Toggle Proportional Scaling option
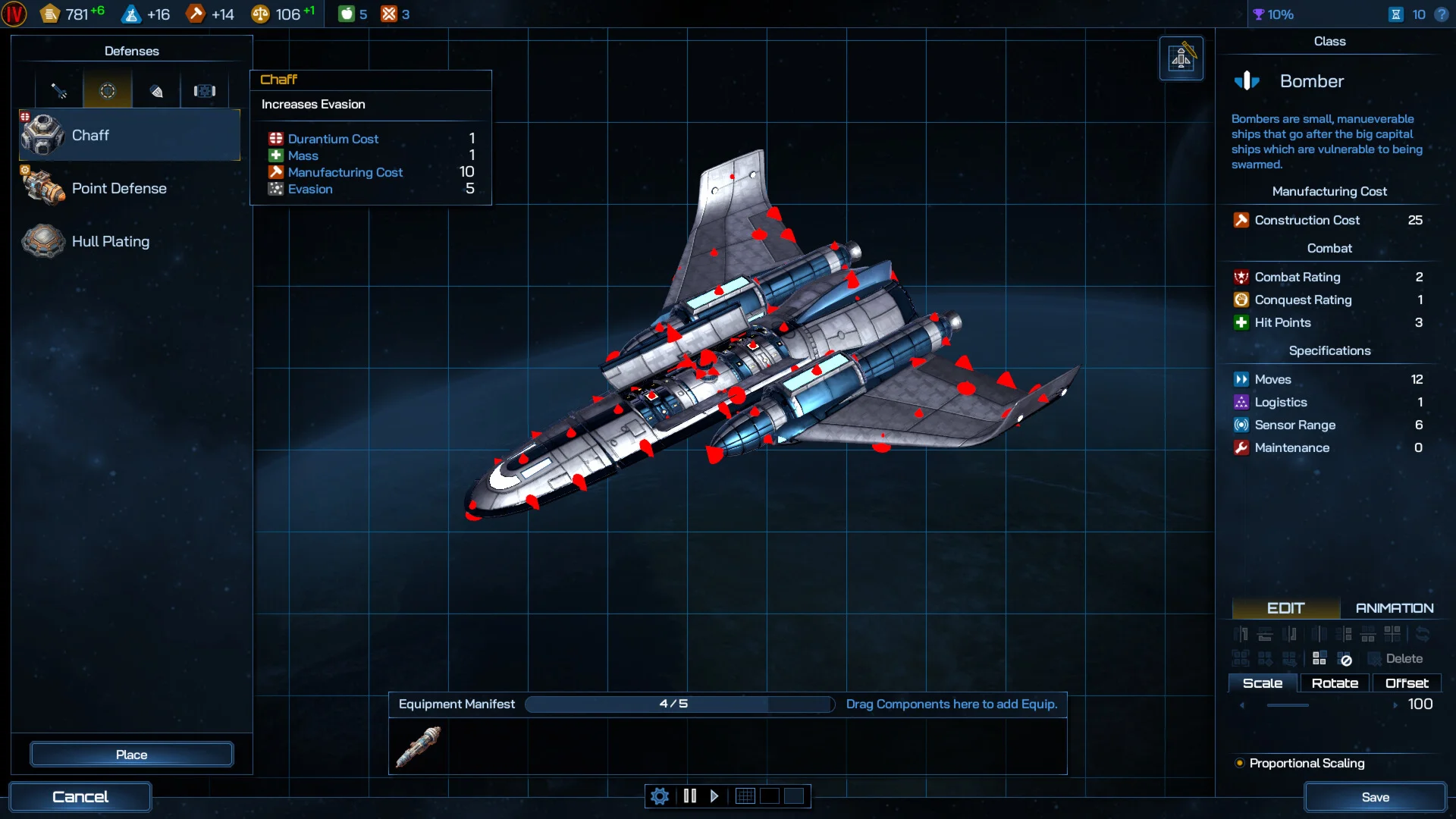The width and height of the screenshot is (1456, 819). tap(1240, 763)
